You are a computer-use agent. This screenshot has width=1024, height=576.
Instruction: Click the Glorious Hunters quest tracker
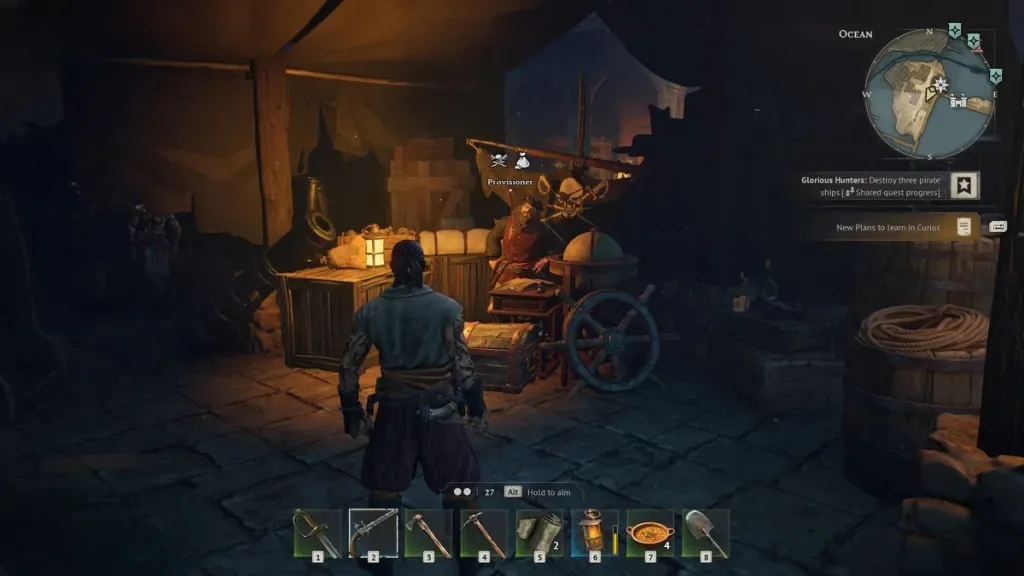(x=872, y=186)
